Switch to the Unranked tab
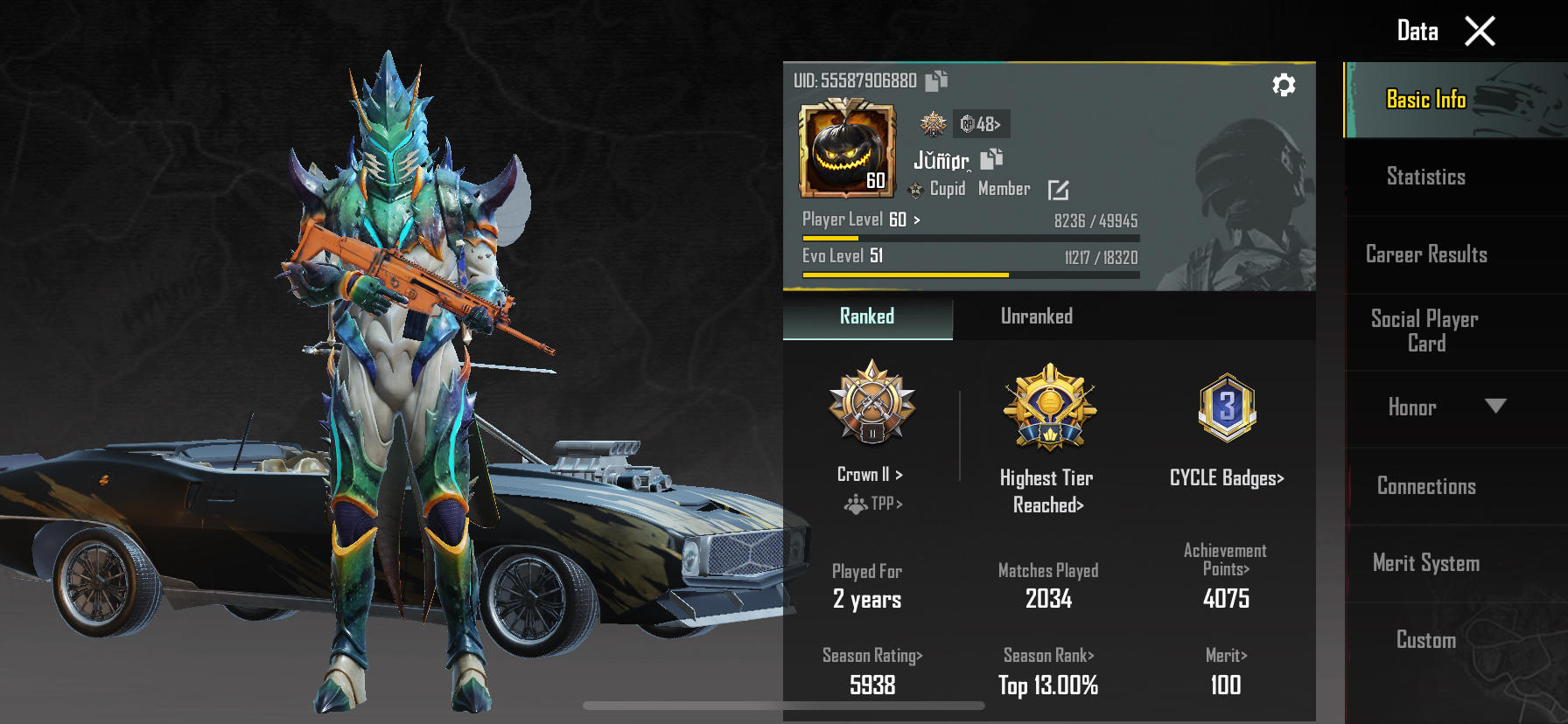Image resolution: width=1568 pixels, height=724 pixels. [1036, 317]
